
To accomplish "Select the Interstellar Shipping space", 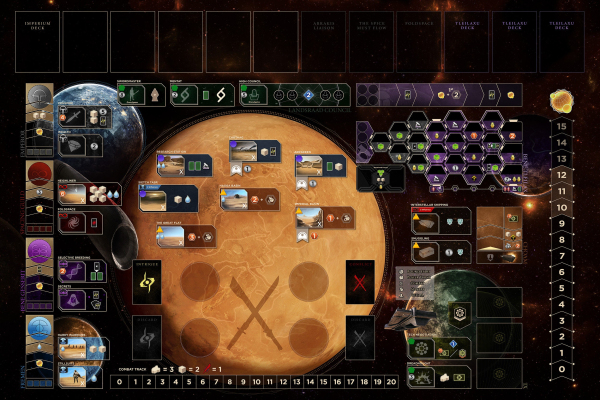I will [x=438, y=222].
